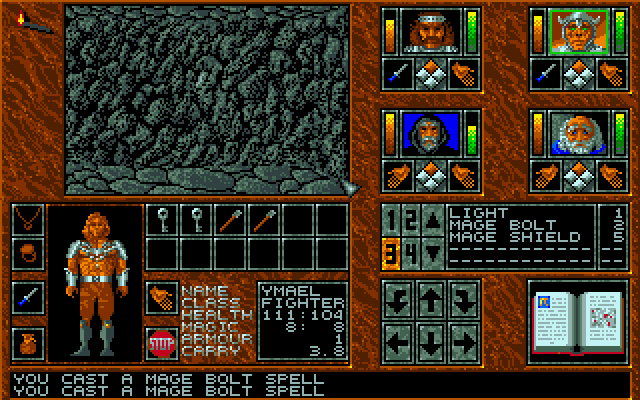
Task: Move the party forward with the up arrow
Action: pyautogui.click(x=430, y=298)
